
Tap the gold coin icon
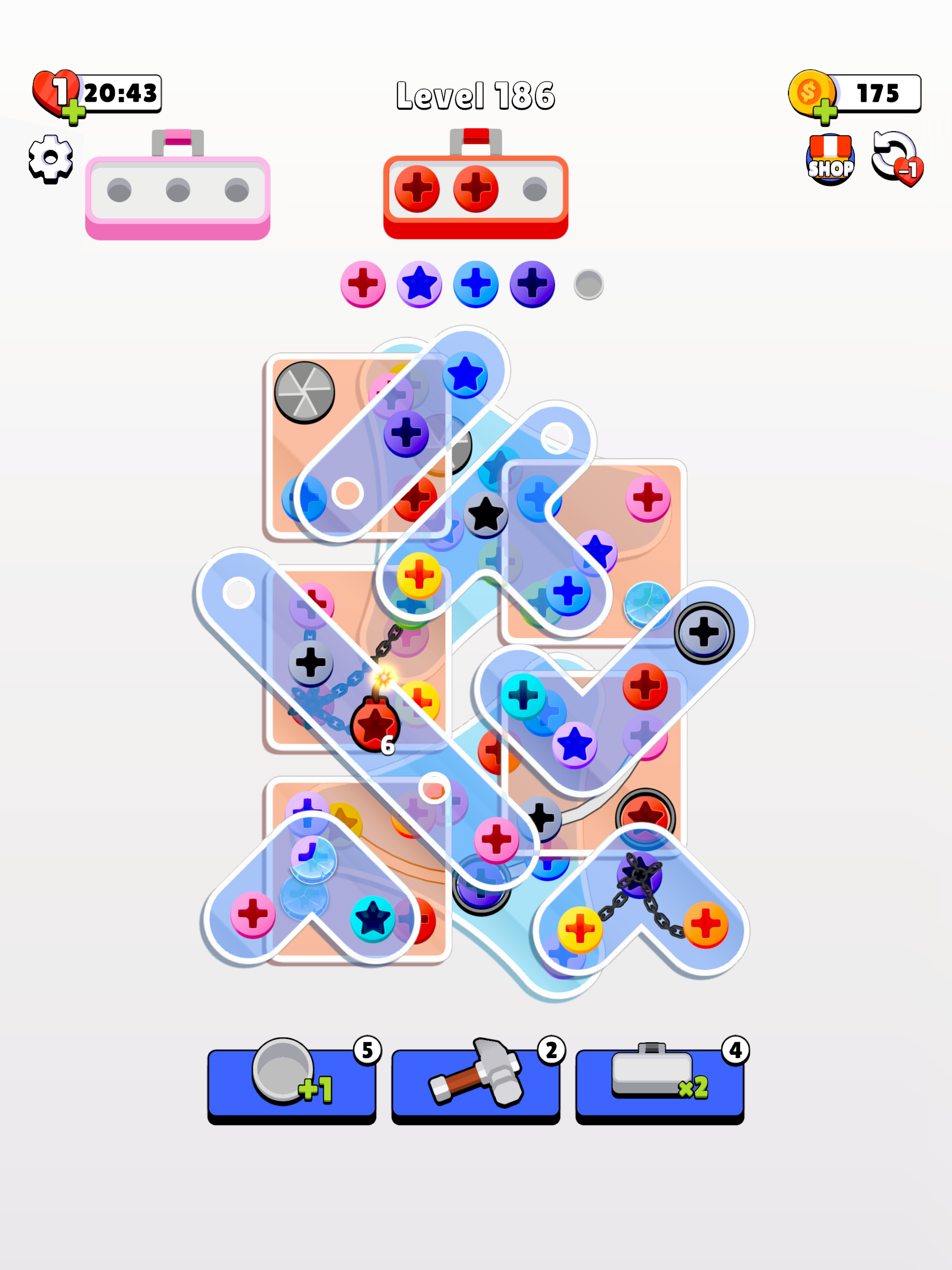click(811, 92)
